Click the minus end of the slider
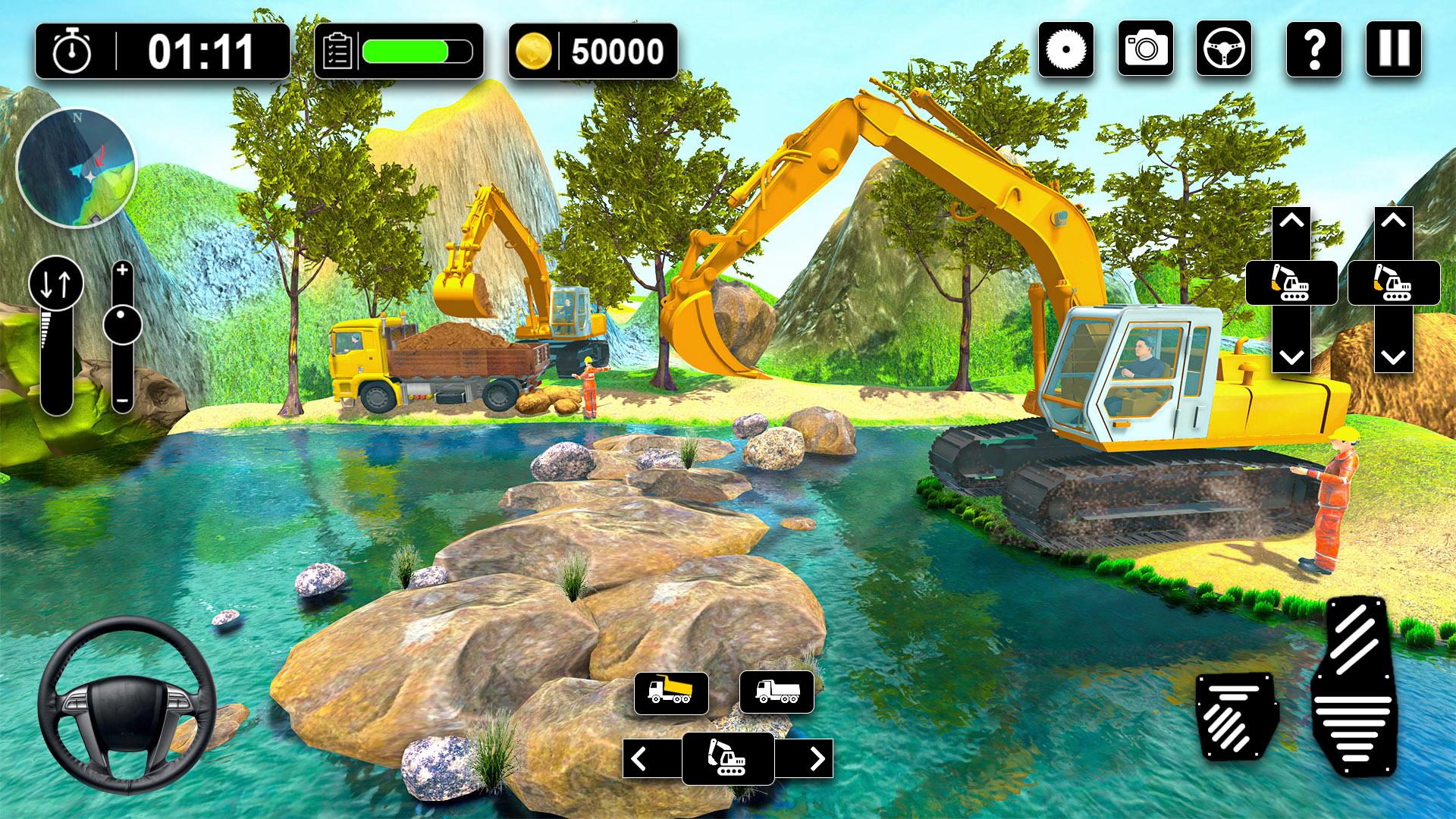 (x=122, y=401)
